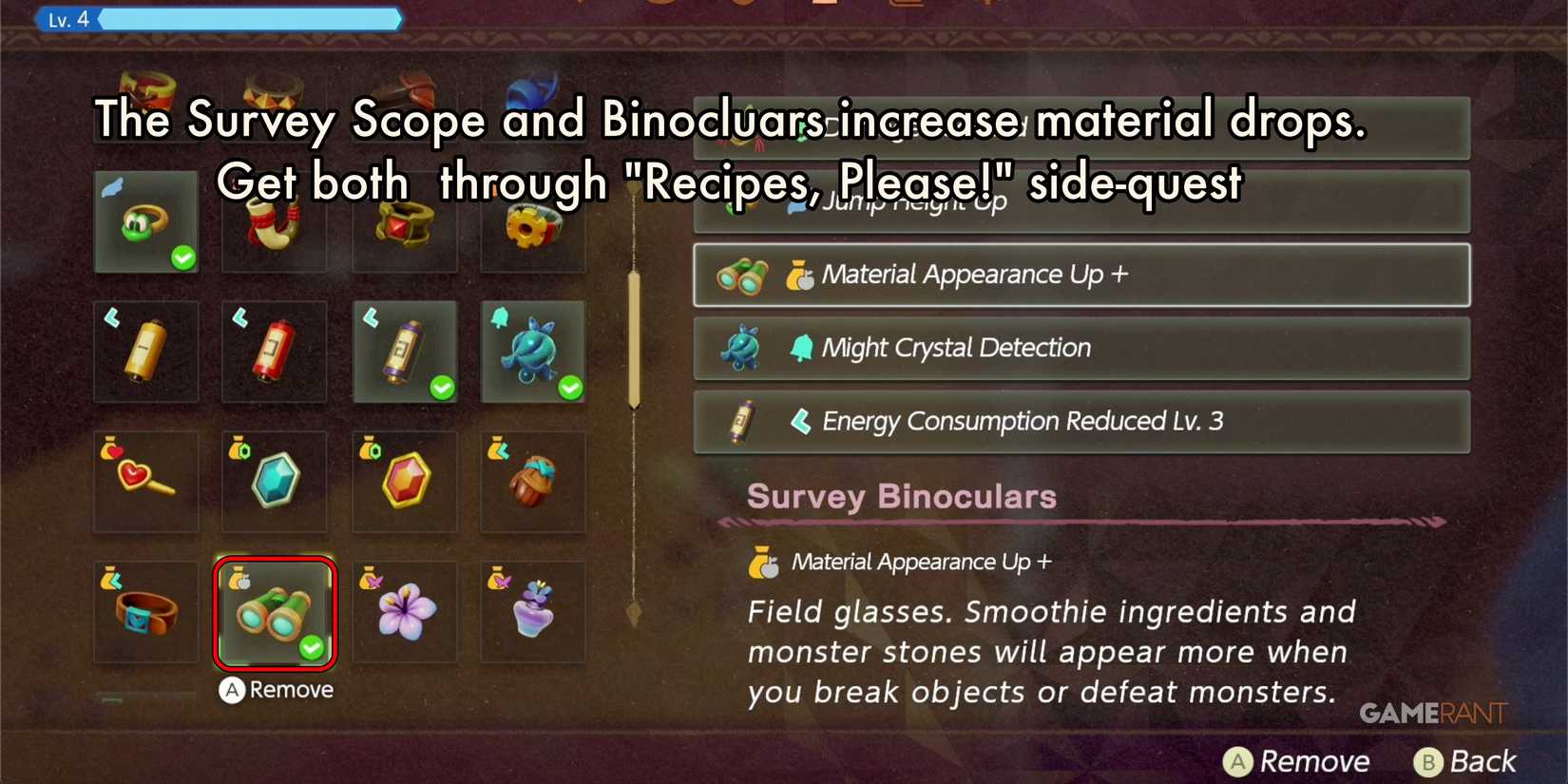This screenshot has height=784, width=1568.
Task: Select the heart-shaped wand item
Action: (145, 482)
